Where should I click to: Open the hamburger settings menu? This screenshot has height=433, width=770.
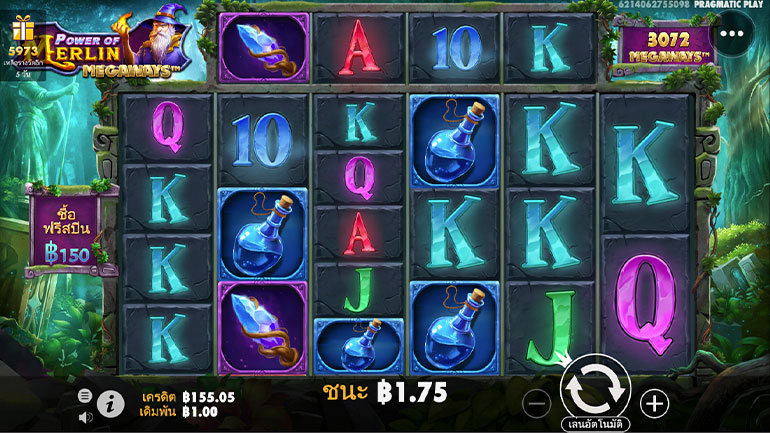86,396
